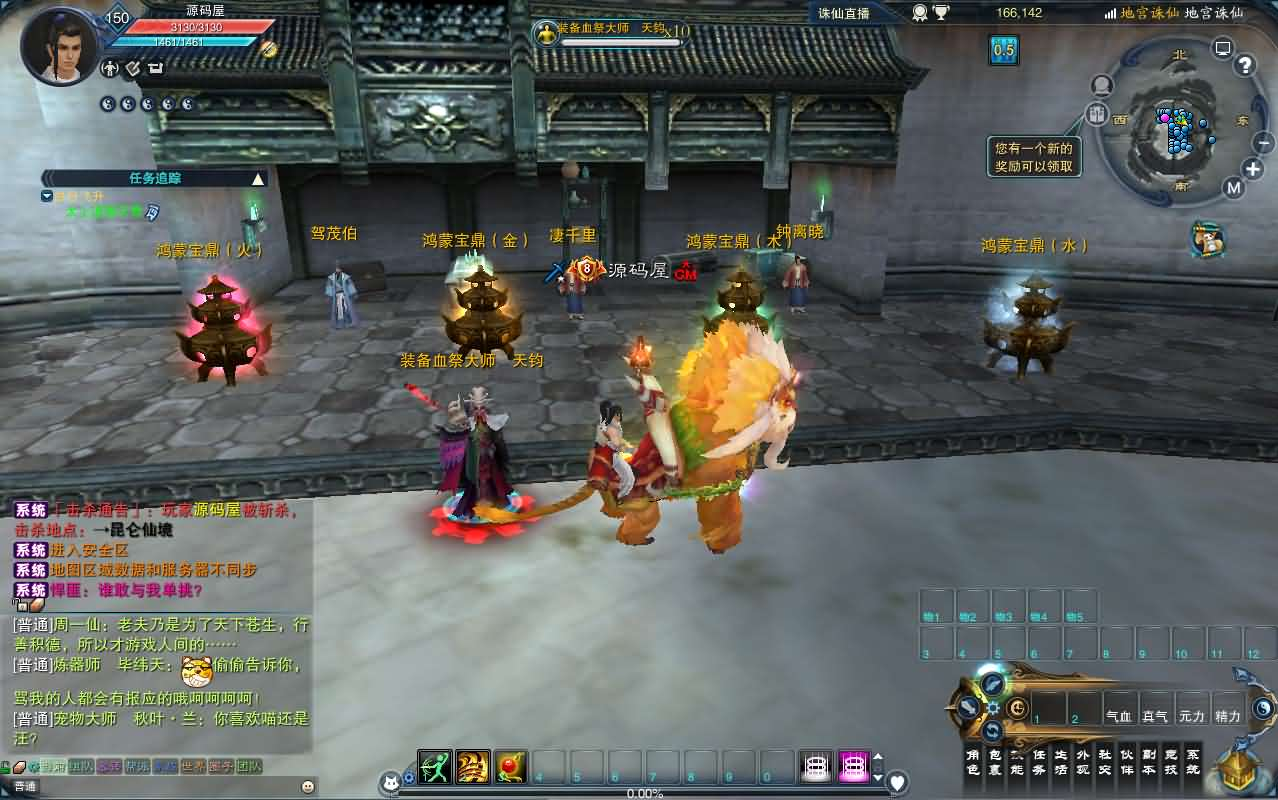Activate the green archer skill icon
1278x800 pixels.
tap(435, 767)
